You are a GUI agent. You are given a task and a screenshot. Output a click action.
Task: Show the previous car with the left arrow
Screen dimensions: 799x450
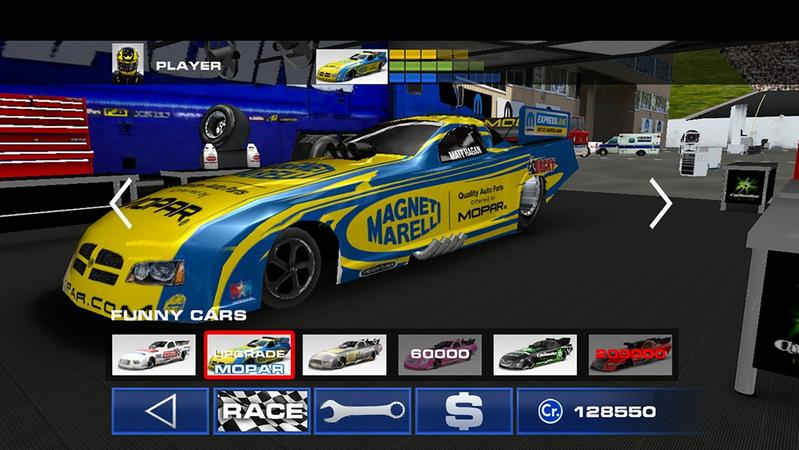121,204
